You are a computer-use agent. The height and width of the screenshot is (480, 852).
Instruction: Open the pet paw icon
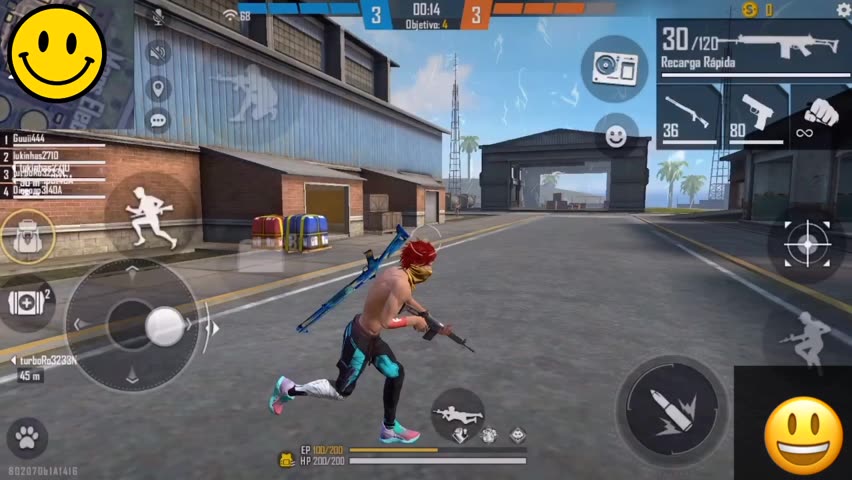[27, 437]
